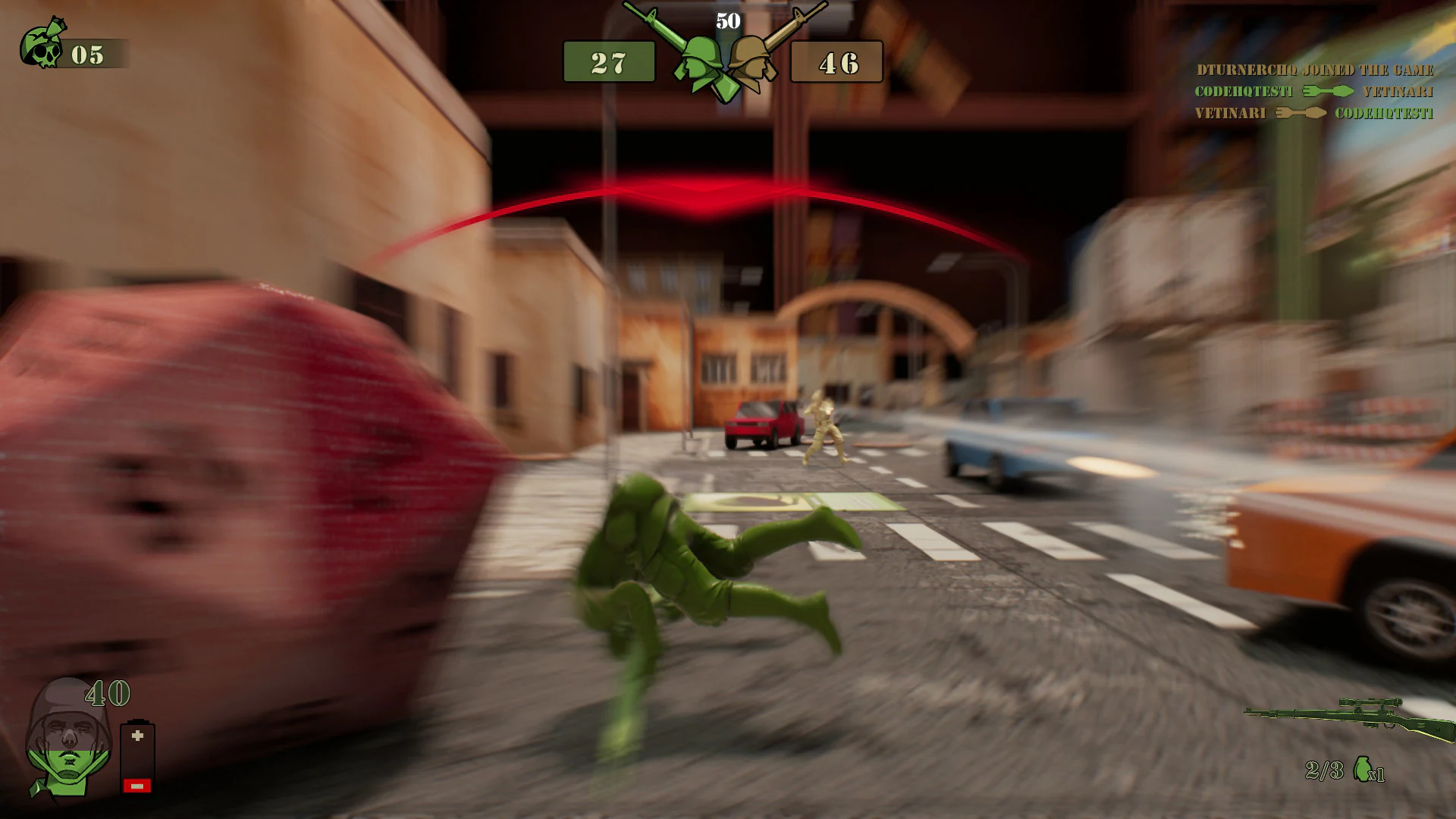Click the tan score box showing 46

pyautogui.click(x=836, y=61)
